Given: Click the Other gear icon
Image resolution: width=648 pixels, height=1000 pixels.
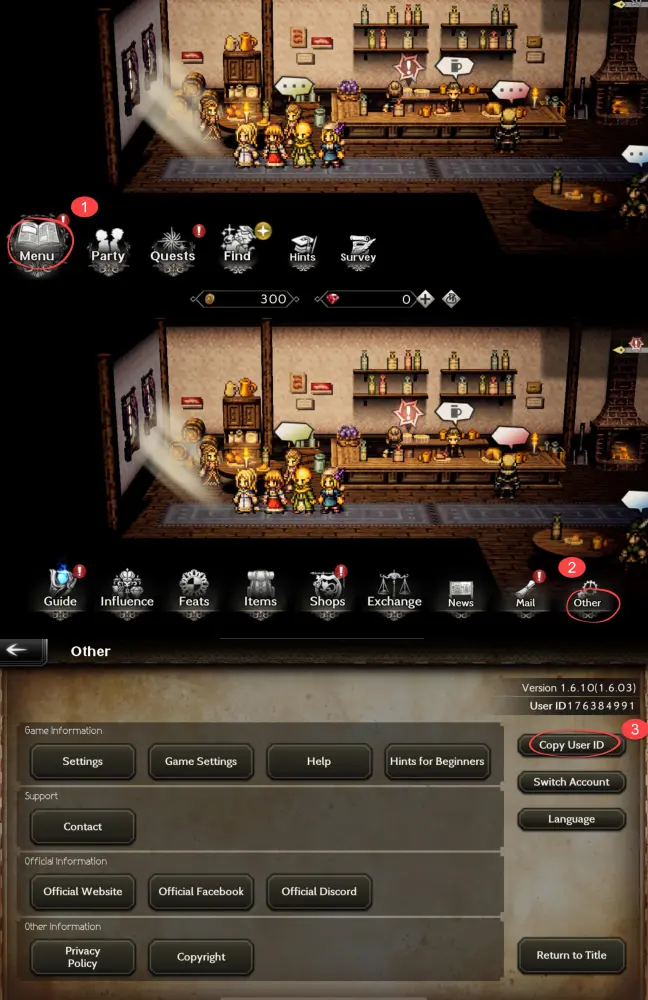Looking at the screenshot, I should pos(587,594).
